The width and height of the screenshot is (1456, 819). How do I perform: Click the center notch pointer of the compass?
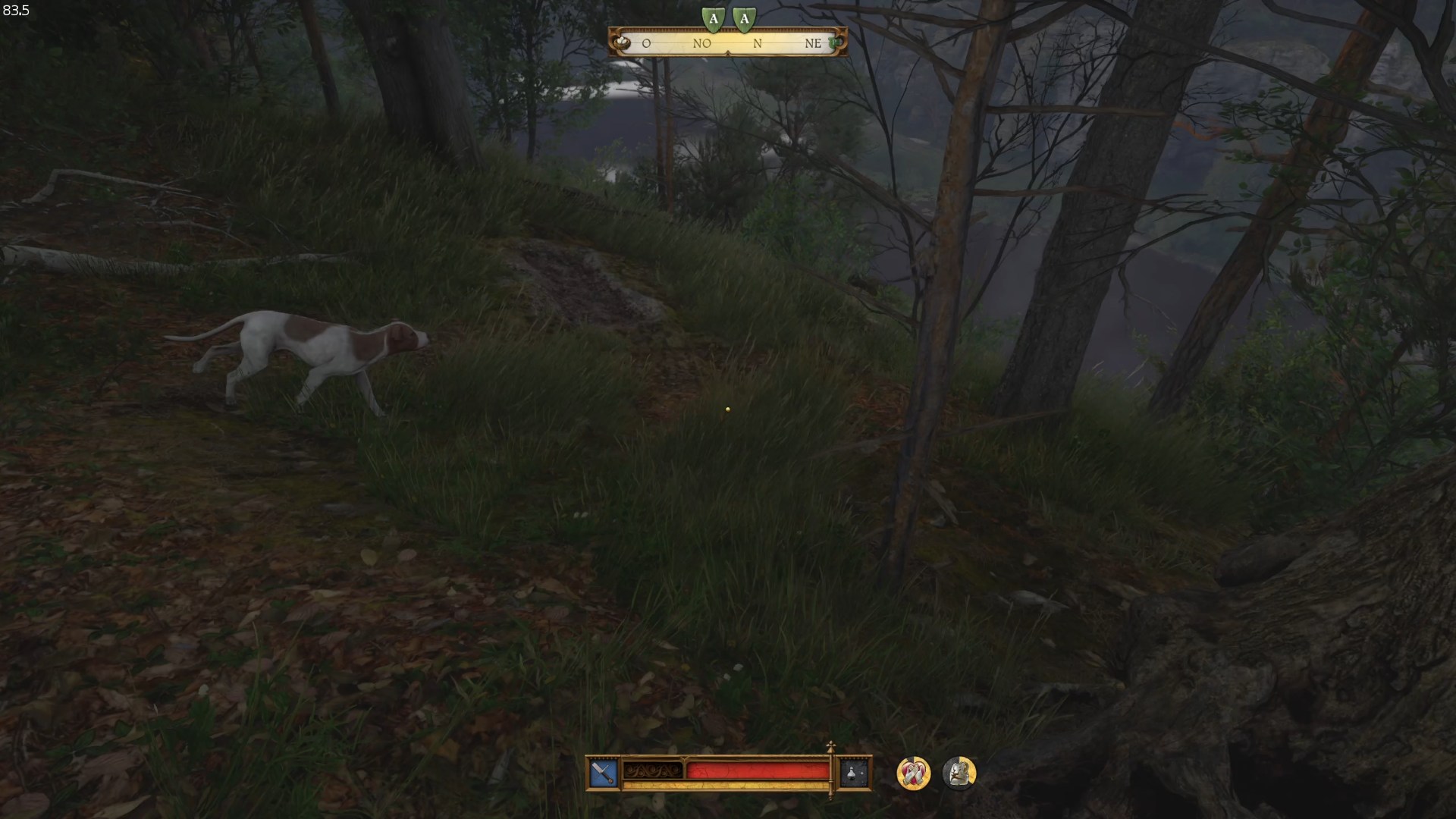click(729, 55)
